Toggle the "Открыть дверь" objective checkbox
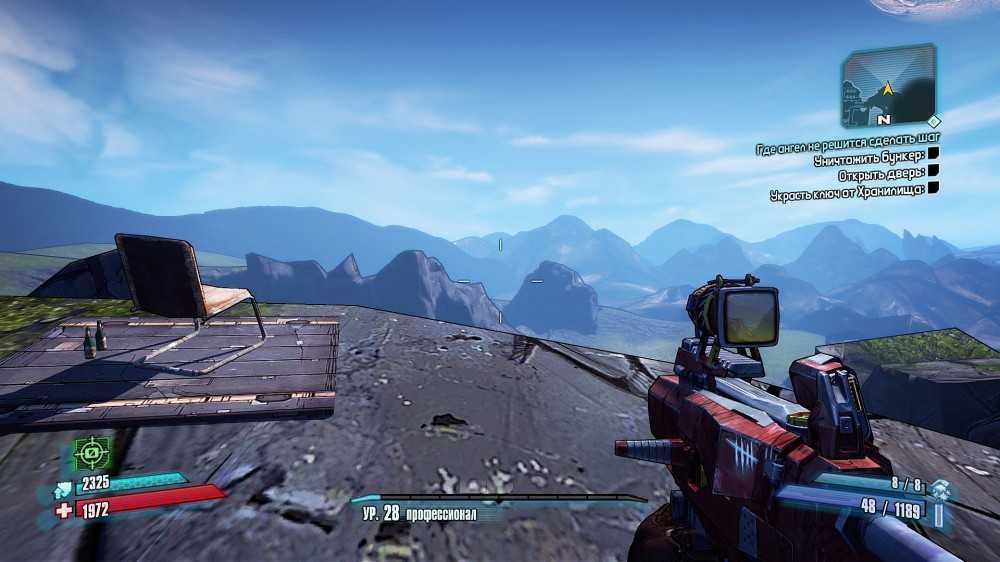Screen dimensions: 1000x562 click(x=933, y=170)
